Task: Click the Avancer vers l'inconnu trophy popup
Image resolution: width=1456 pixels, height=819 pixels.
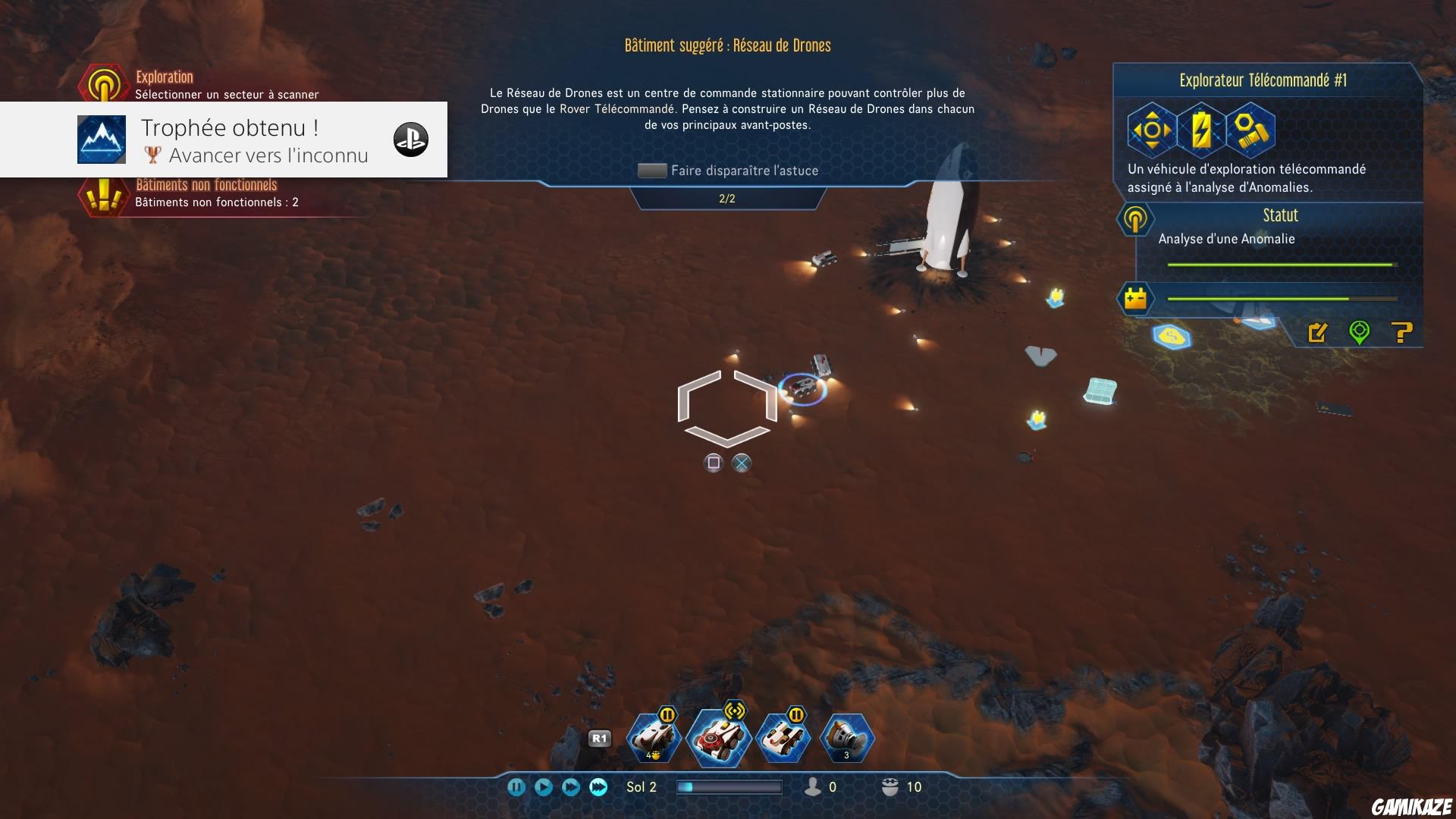Action: 254,140
